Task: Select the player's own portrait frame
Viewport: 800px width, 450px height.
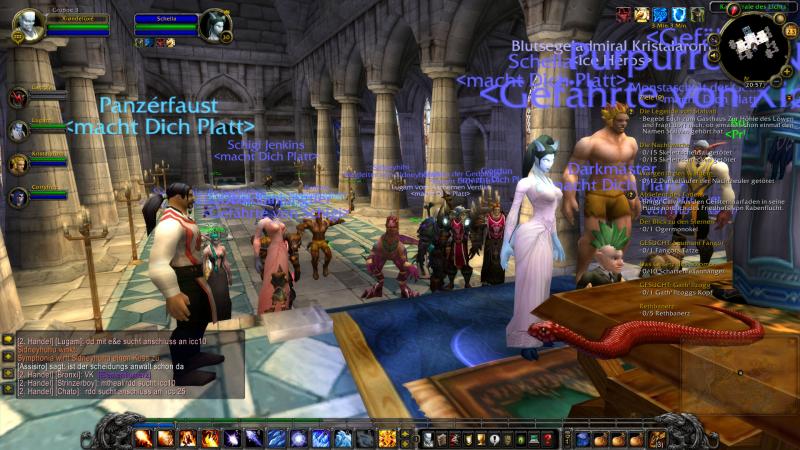Action: coord(28,25)
